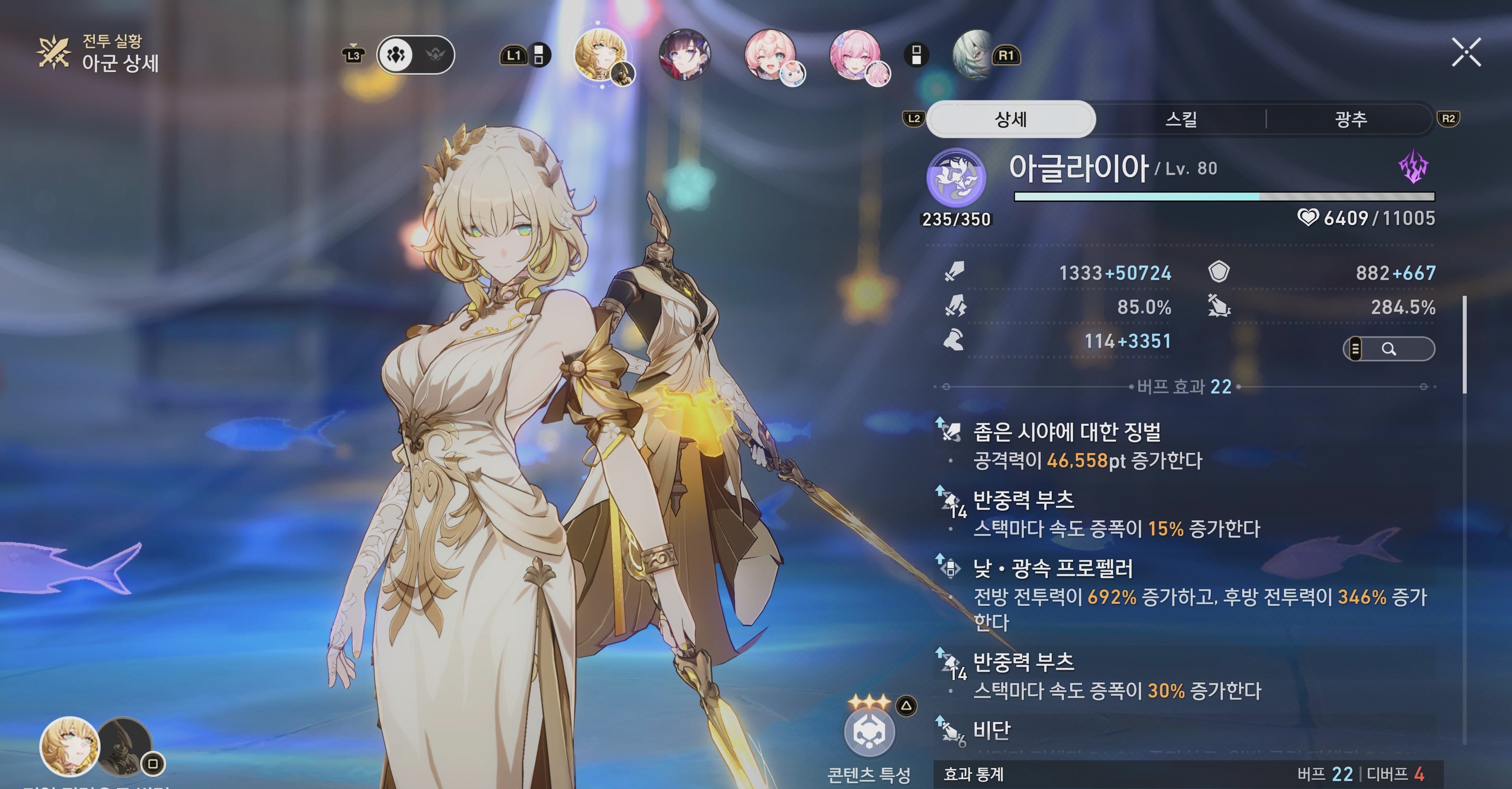
Task: Click the 비단 buff entry
Action: pyautogui.click(x=992, y=730)
